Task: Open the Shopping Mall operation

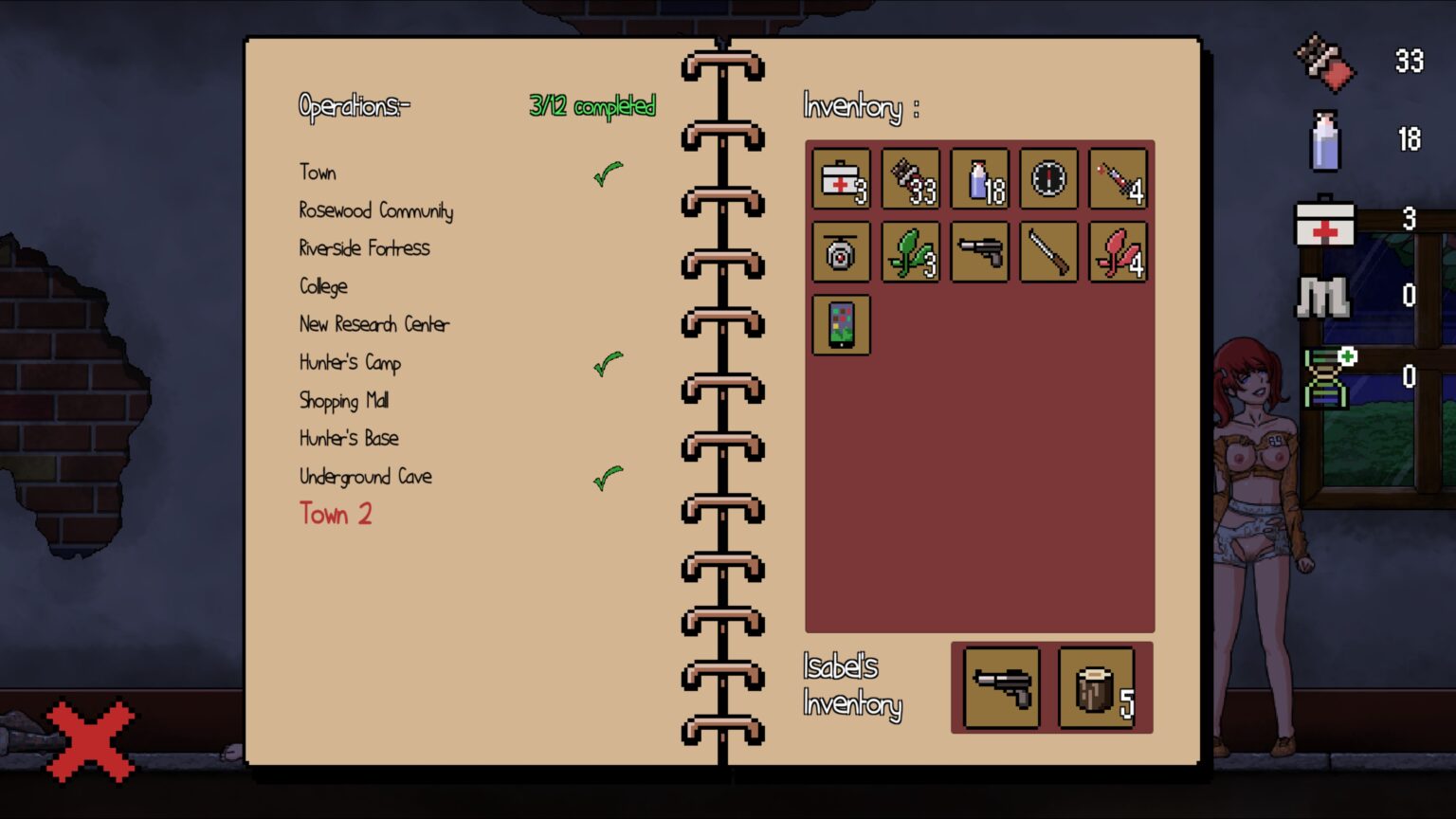Action: coord(344,400)
